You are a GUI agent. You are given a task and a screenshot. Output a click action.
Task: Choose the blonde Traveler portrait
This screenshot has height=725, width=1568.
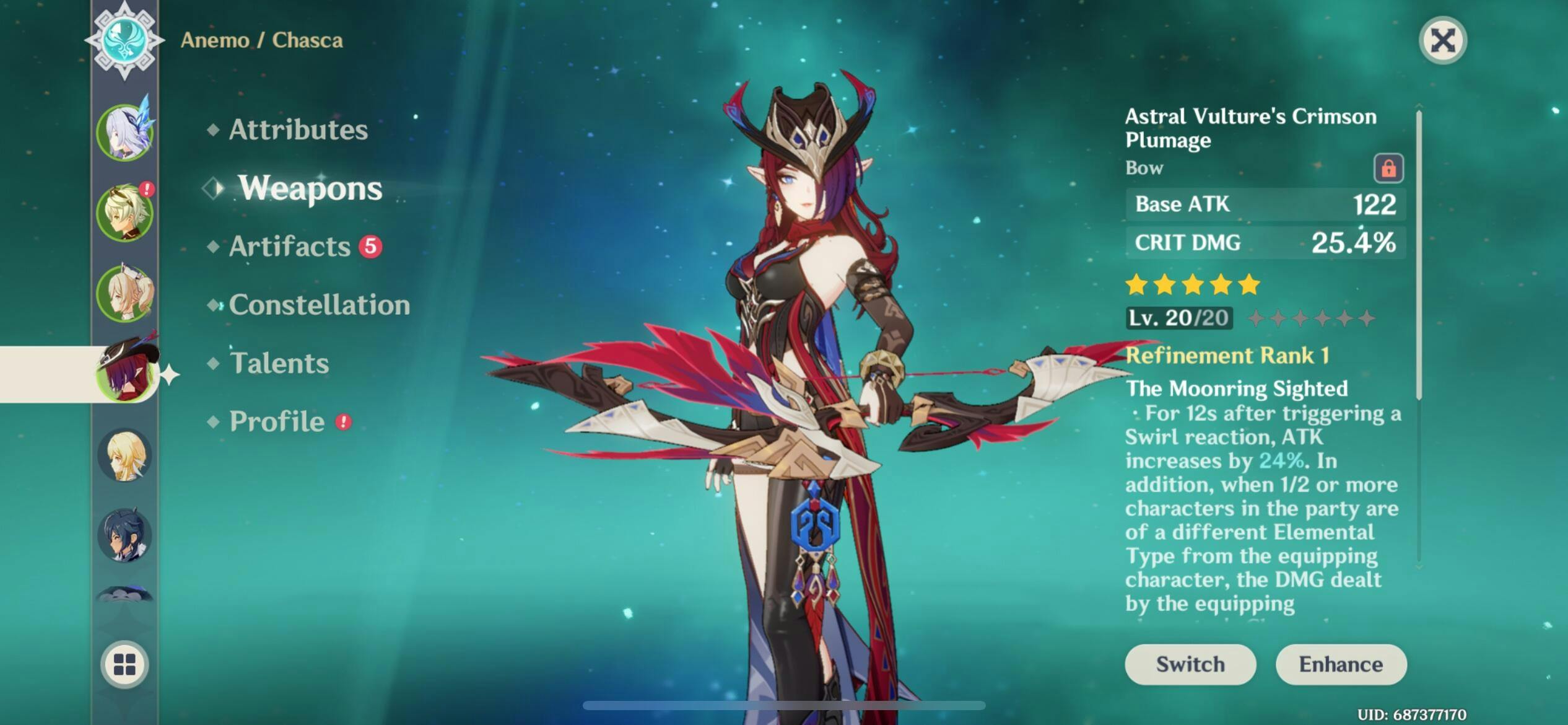pyautogui.click(x=125, y=455)
